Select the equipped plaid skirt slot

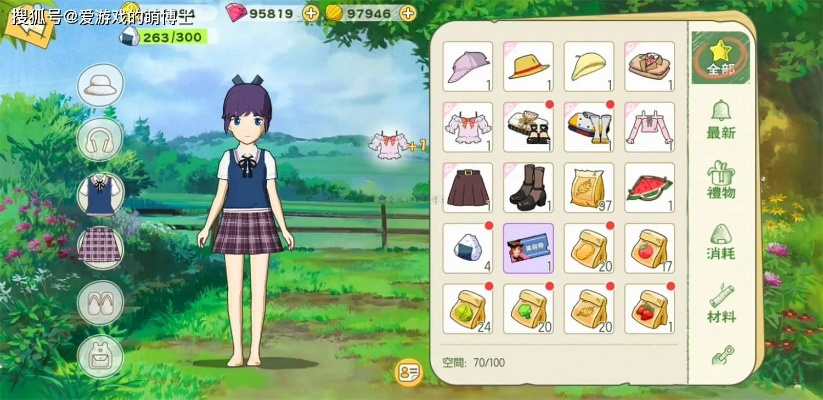point(100,248)
